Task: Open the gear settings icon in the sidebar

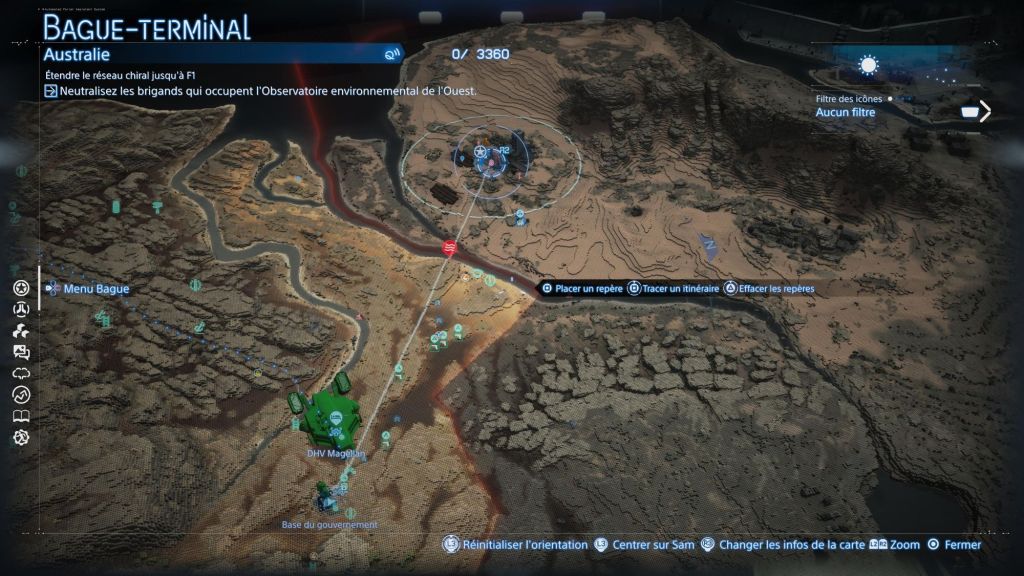Action: pyautogui.click(x=21, y=438)
